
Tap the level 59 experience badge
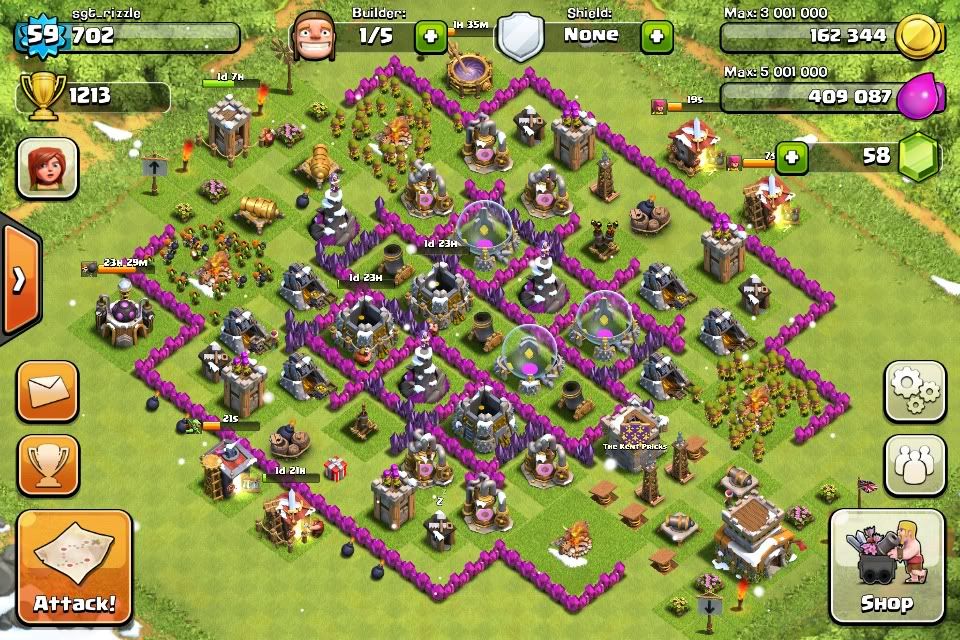(41, 37)
